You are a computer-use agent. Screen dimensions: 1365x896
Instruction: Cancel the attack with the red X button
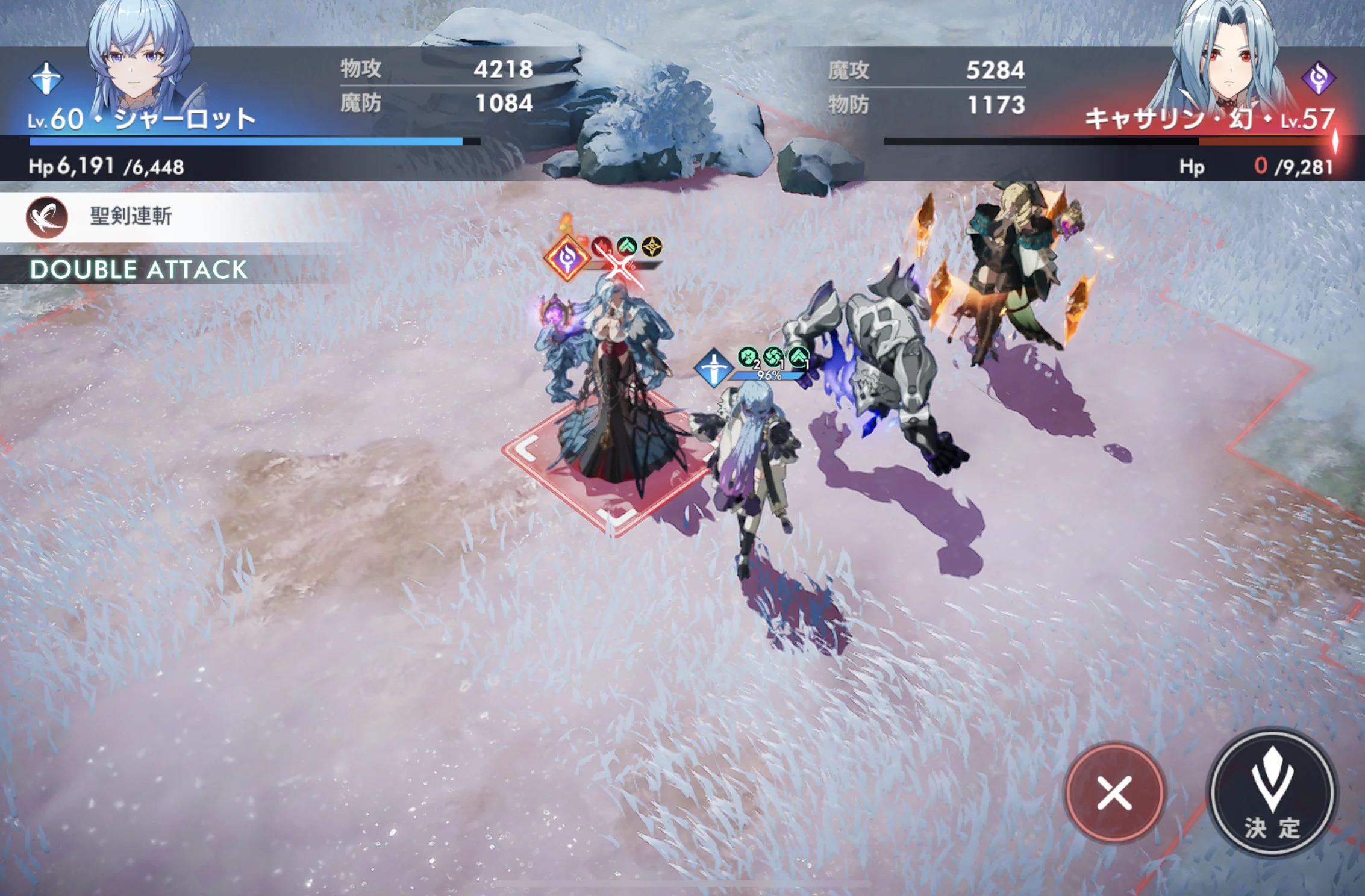1114,792
